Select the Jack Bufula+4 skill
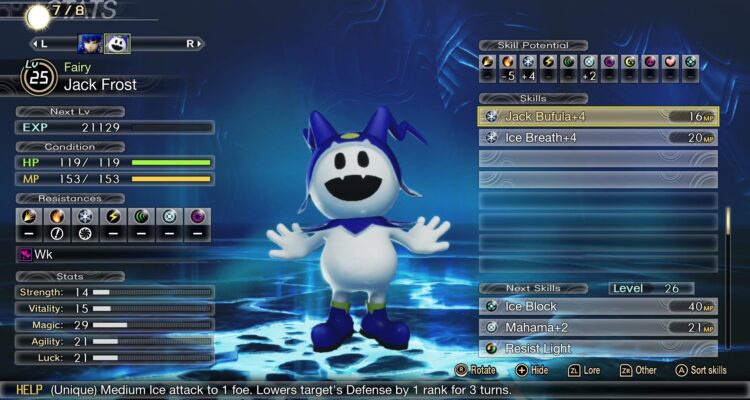 [x=597, y=117]
